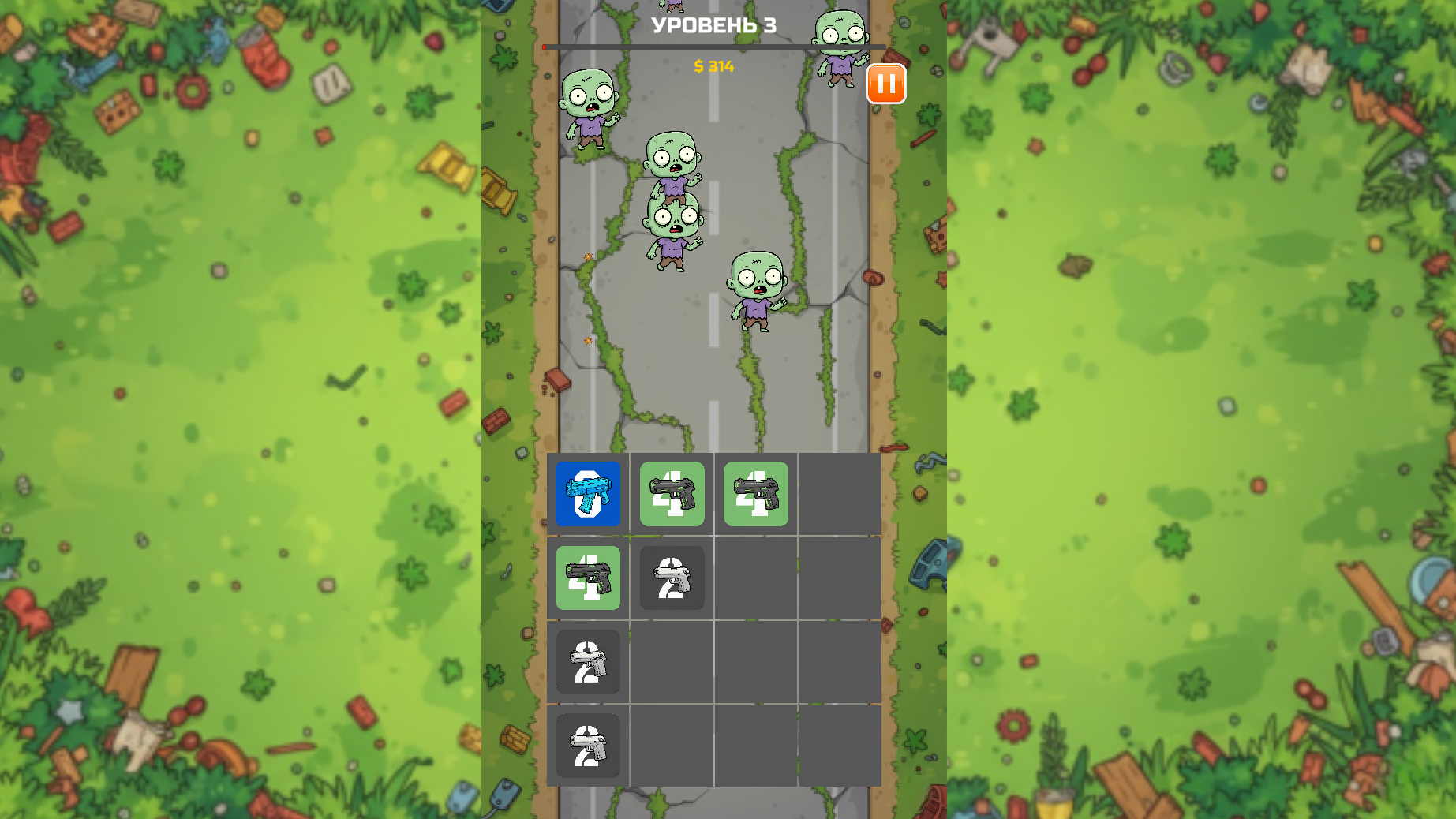Tap the УРОВЕНЬ 3 level label
The image size is (1456, 819).
click(713, 24)
